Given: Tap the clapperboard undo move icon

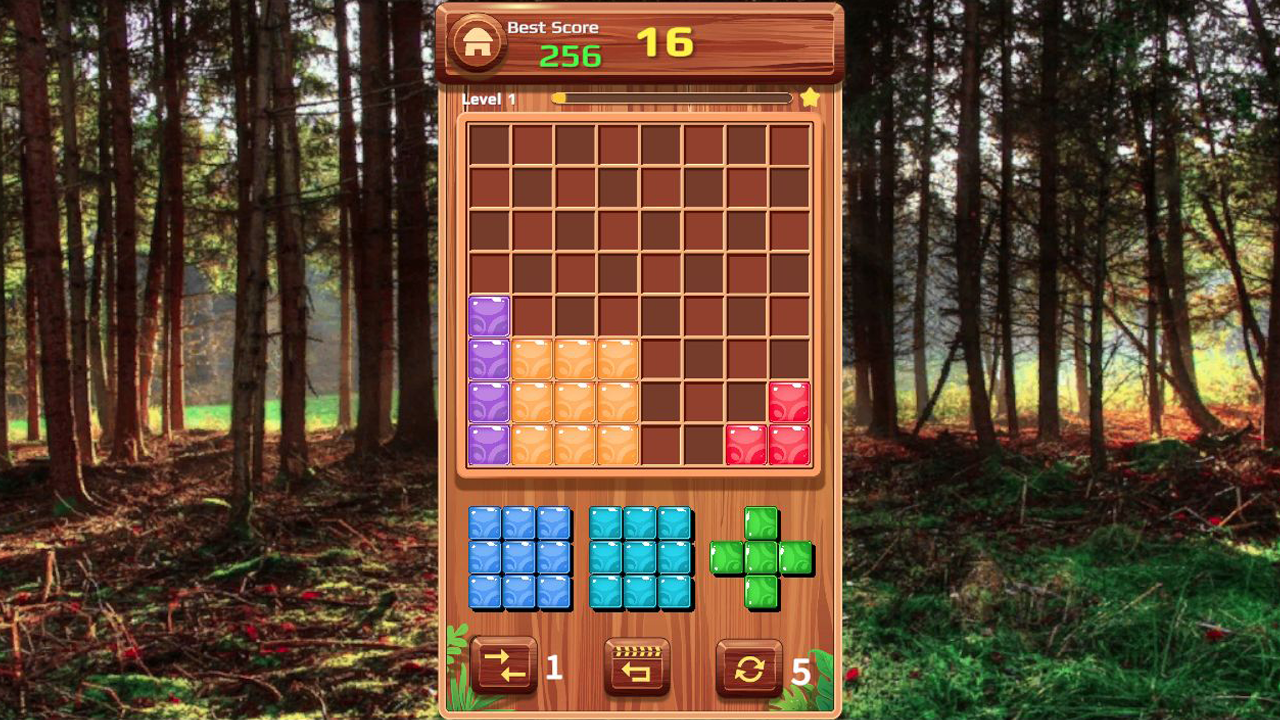Looking at the screenshot, I should click(638, 666).
